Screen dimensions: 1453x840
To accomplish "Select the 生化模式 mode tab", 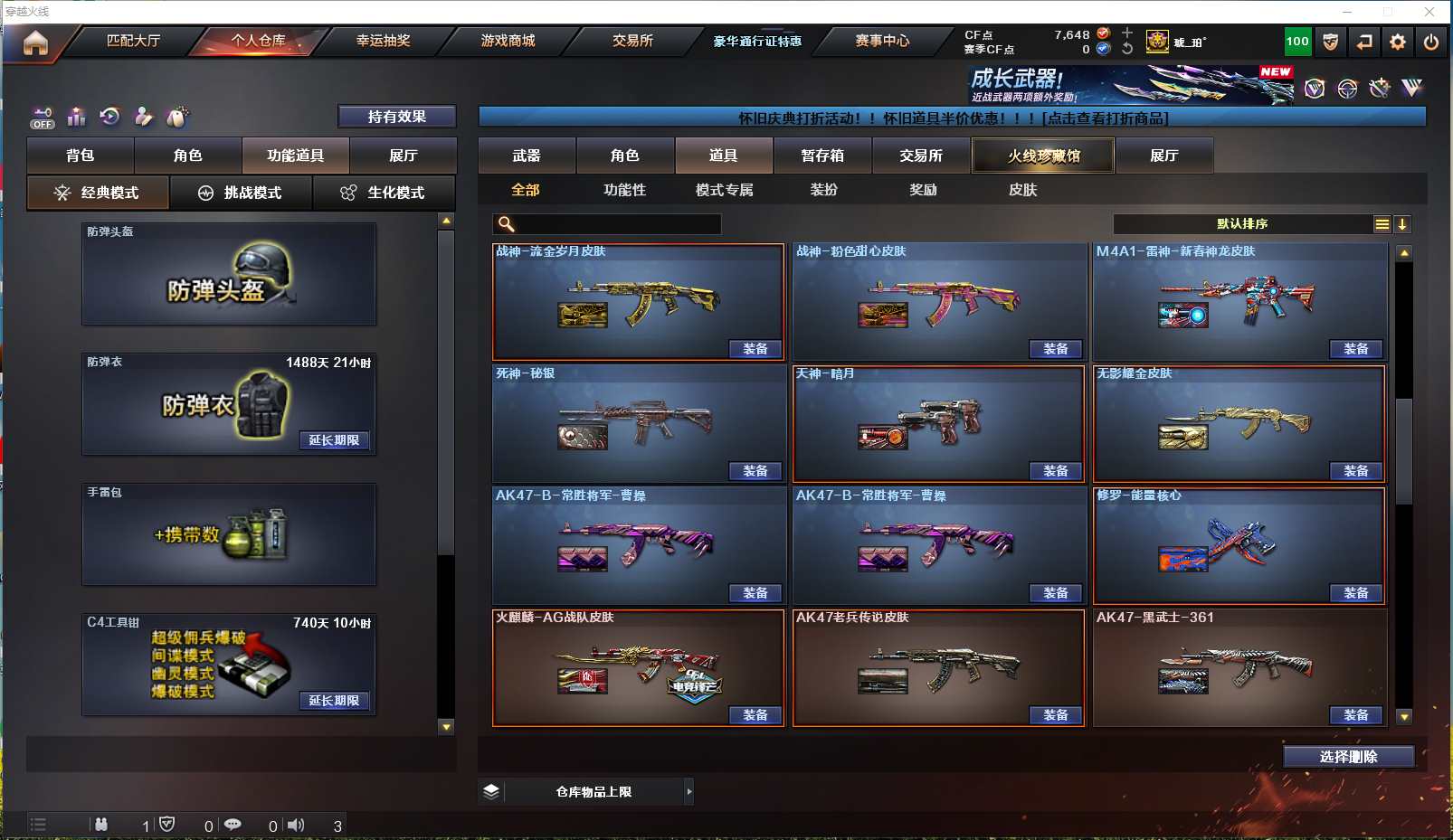I will tap(384, 193).
